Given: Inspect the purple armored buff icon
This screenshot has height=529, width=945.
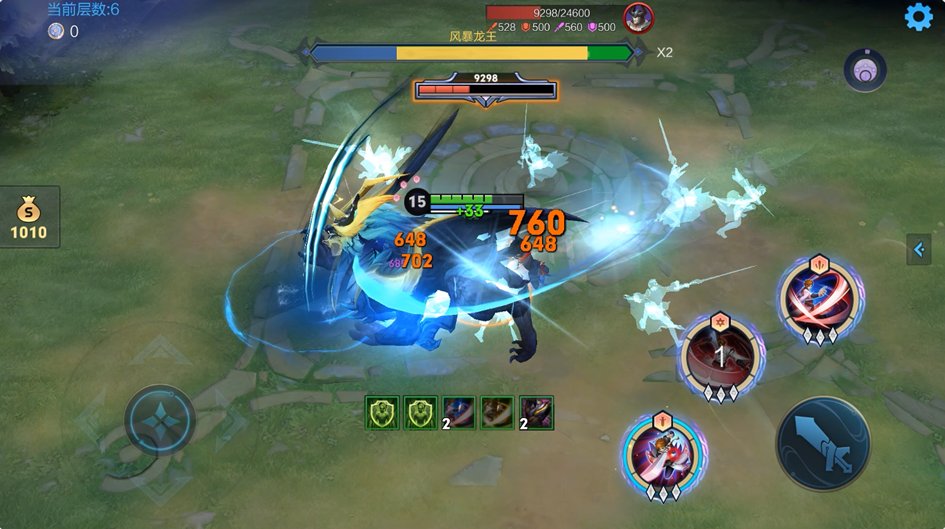Looking at the screenshot, I should pos(536,412).
